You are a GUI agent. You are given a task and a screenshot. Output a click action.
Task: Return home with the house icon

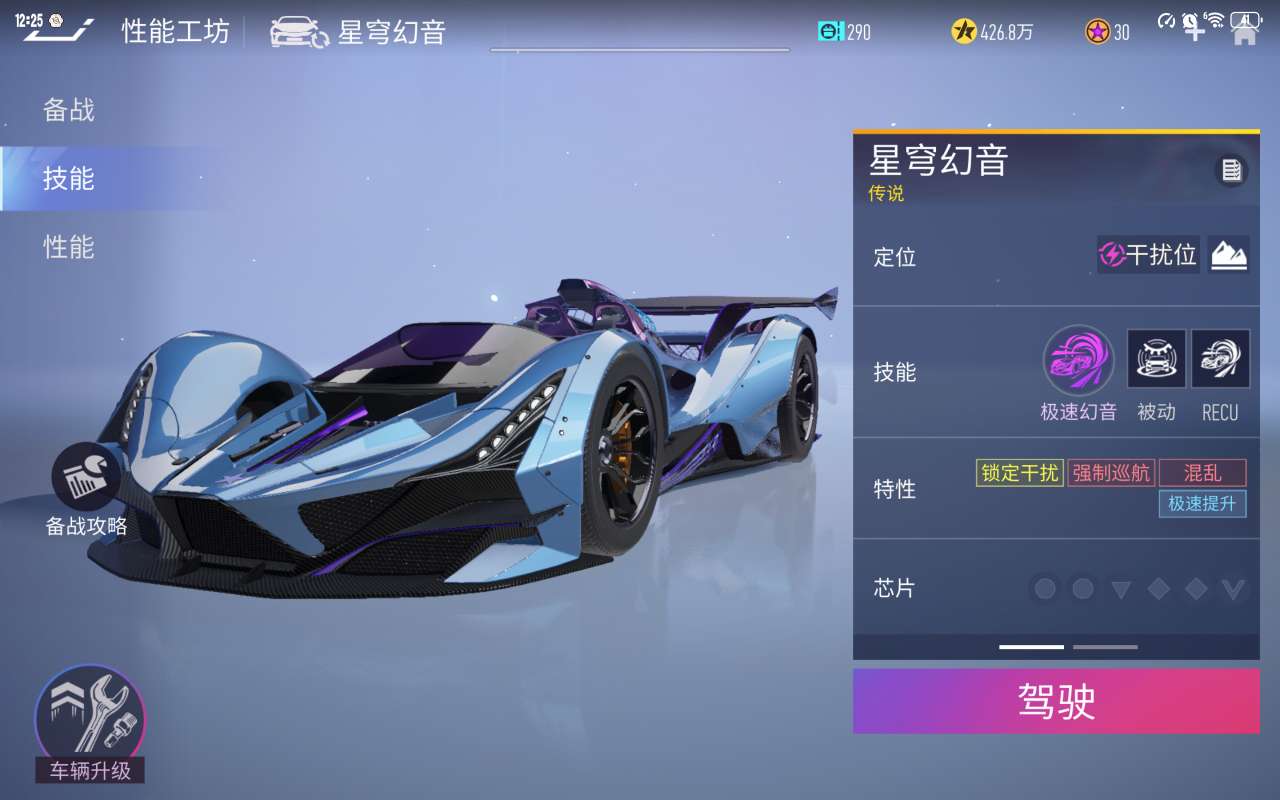point(1245,33)
